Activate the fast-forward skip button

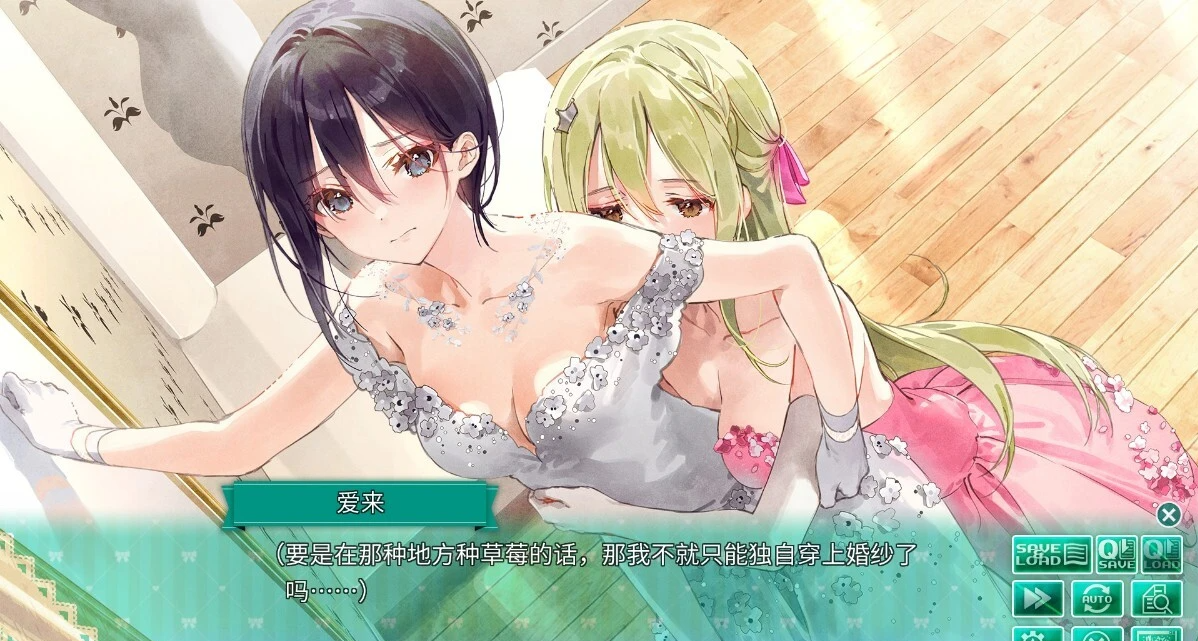point(1036,598)
